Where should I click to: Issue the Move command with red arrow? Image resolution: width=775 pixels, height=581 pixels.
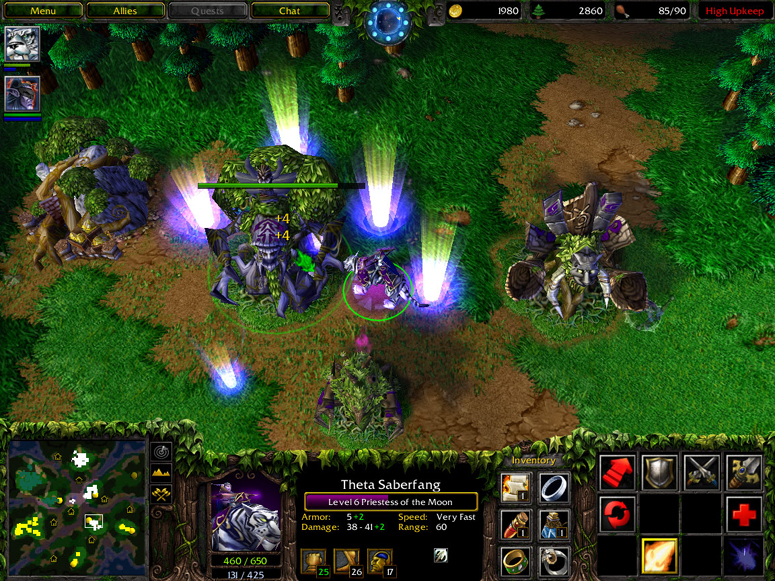[617, 472]
